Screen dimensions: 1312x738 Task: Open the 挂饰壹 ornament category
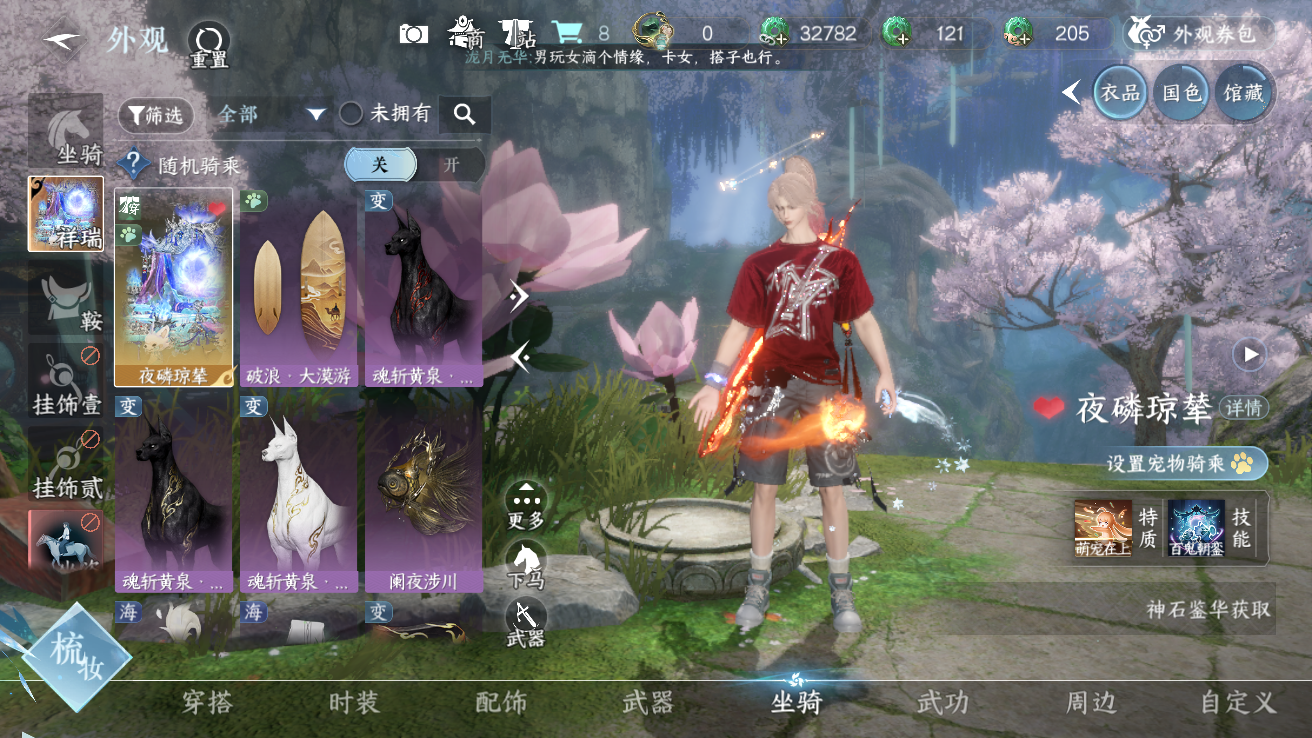66,384
